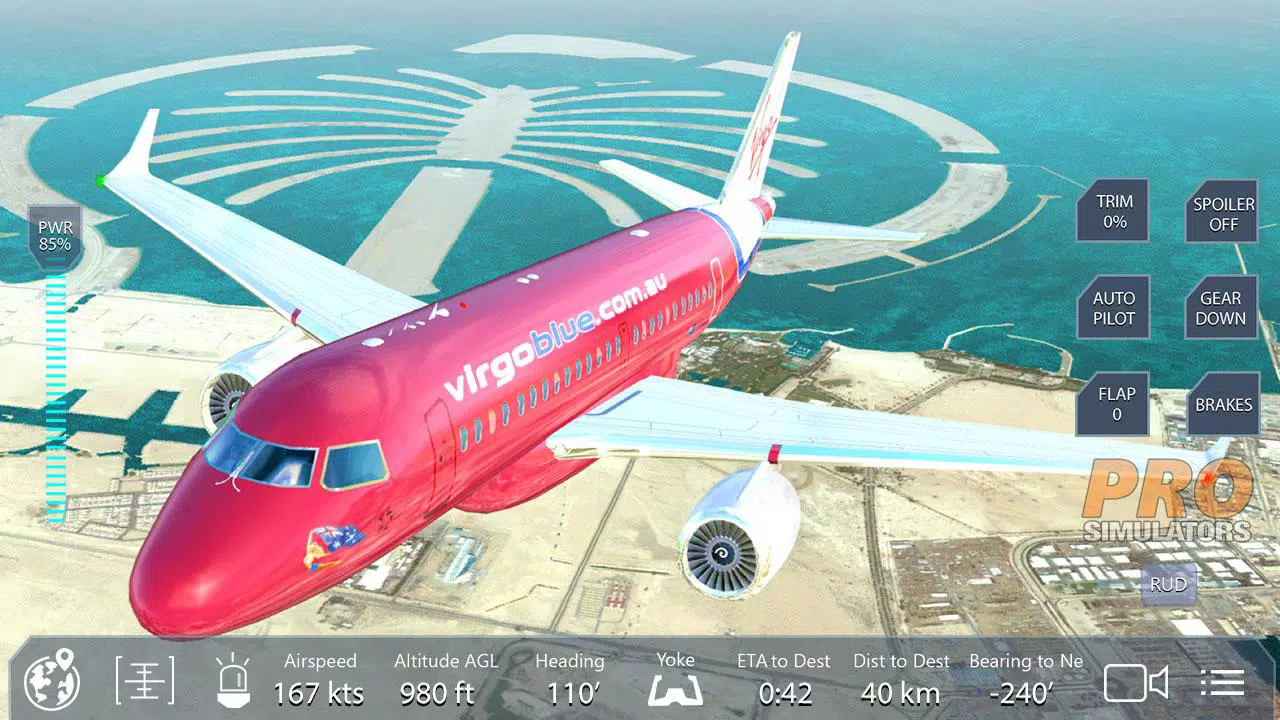Open the TRIM 0% control
Image resolution: width=1280 pixels, height=720 pixels.
coord(1113,211)
